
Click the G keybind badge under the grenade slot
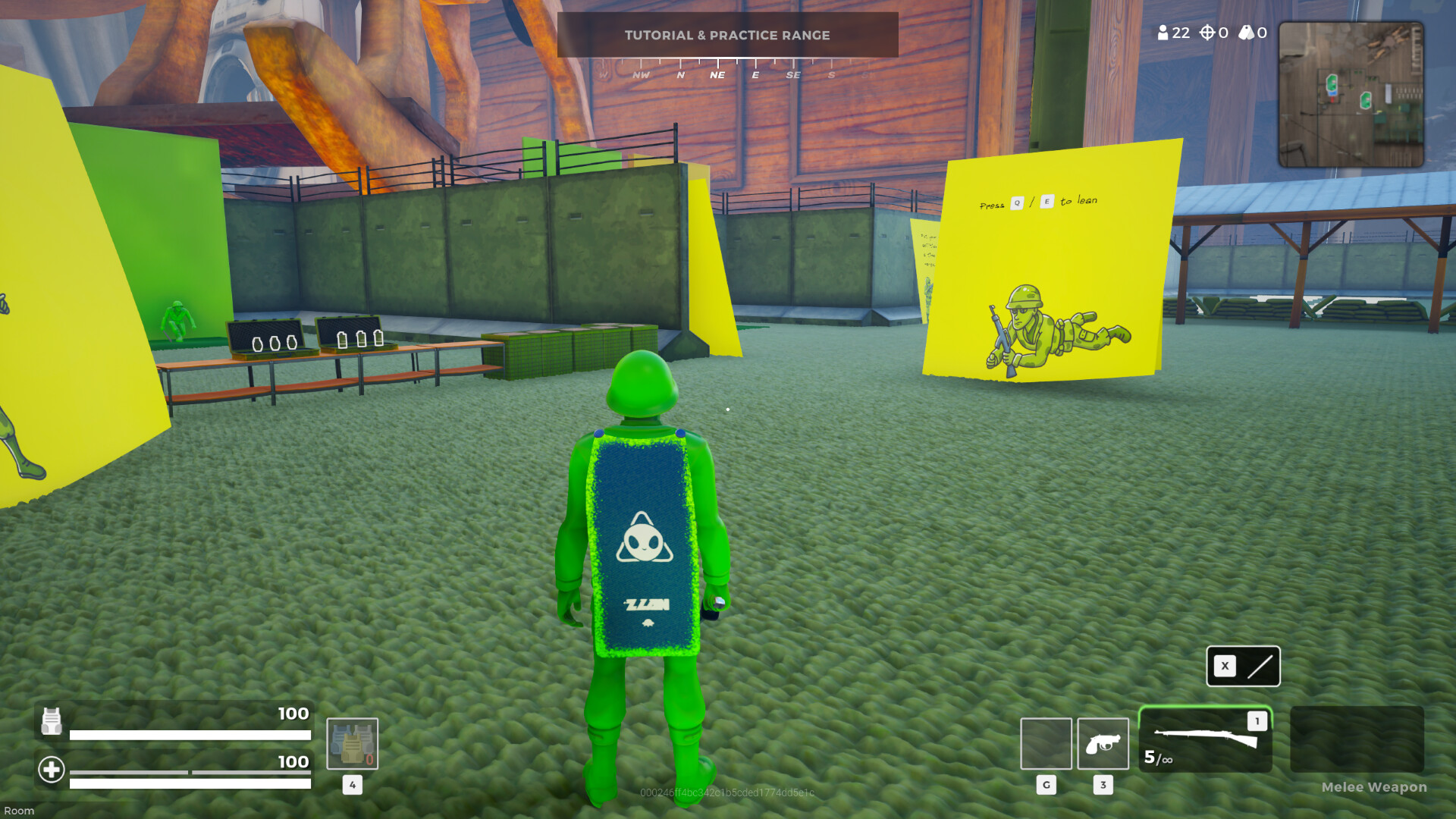(x=1046, y=786)
